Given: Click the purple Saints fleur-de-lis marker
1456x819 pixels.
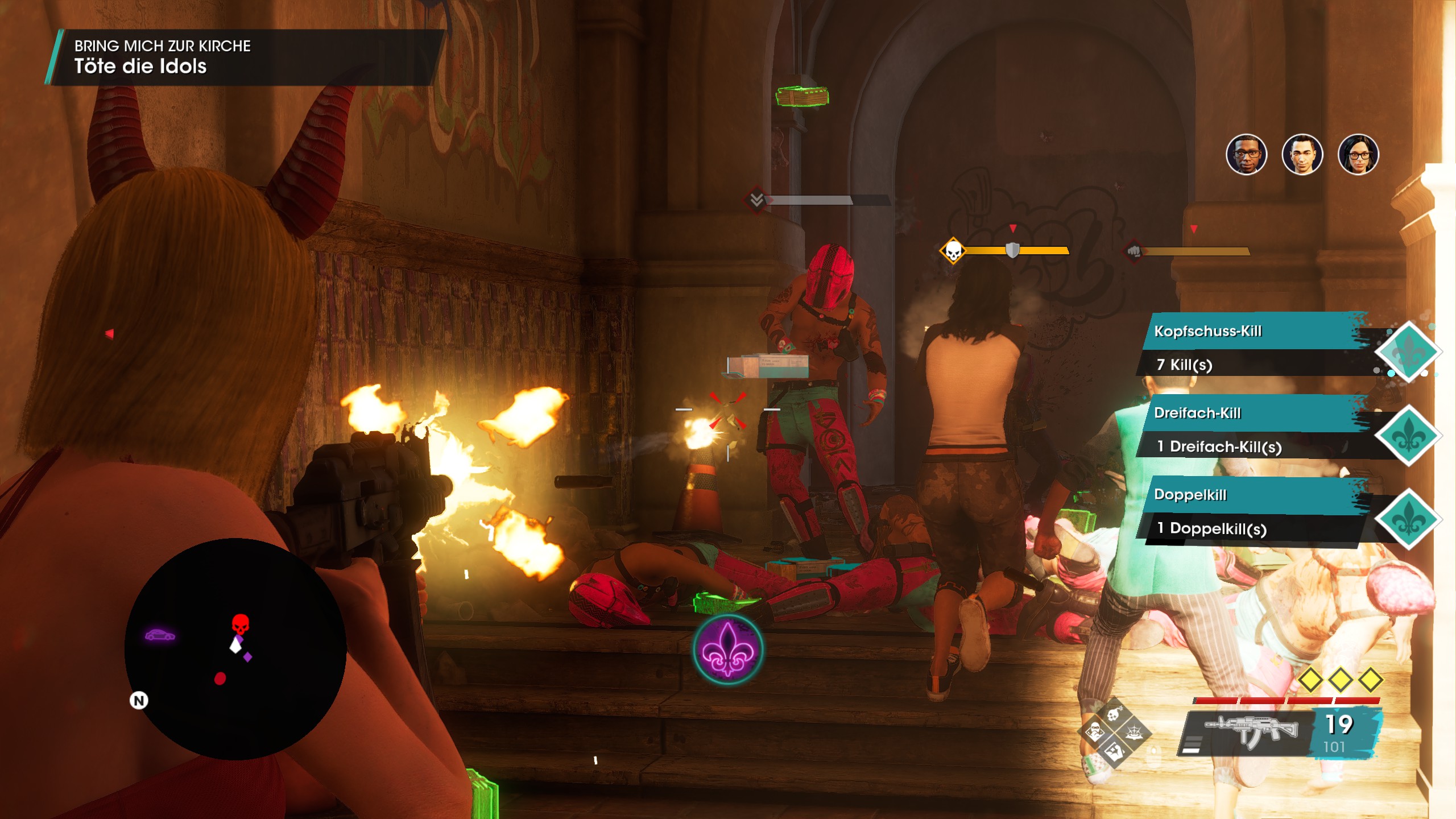Looking at the screenshot, I should pos(727,650).
